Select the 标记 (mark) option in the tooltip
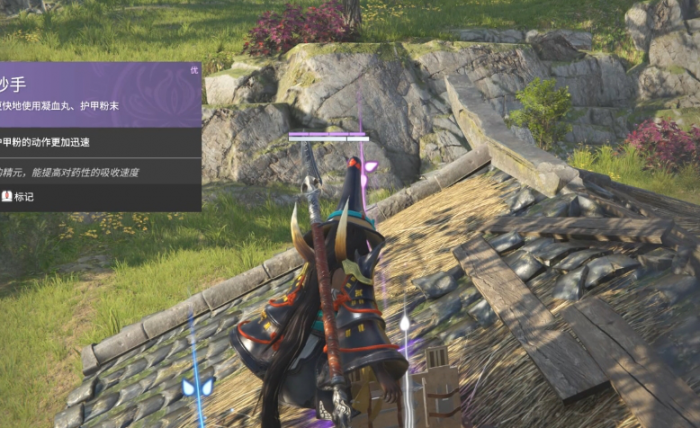This screenshot has height=428, width=700. (x=18, y=197)
